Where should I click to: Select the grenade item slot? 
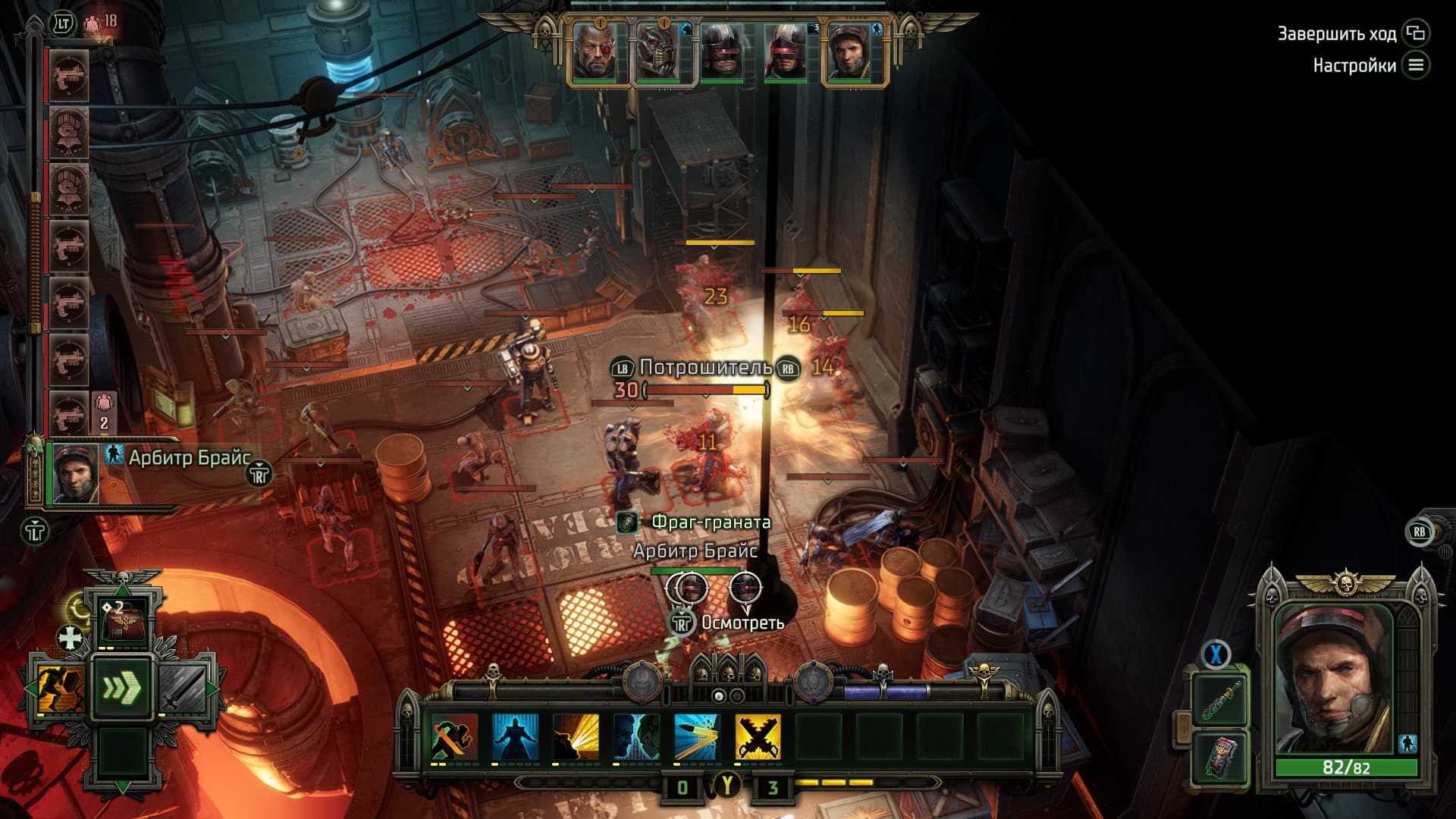[x=1219, y=758]
